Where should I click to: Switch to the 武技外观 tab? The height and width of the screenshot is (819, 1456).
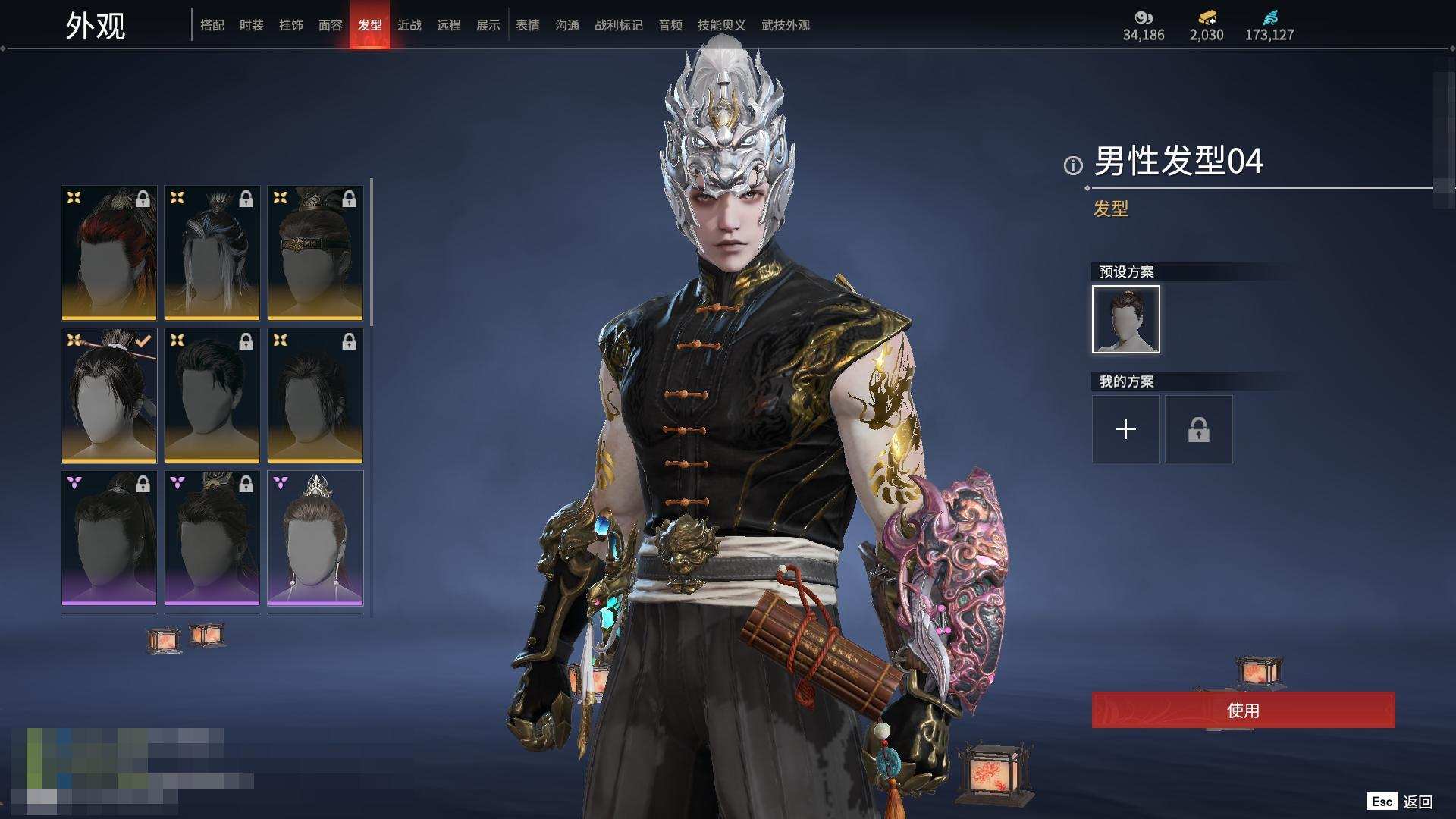786,25
